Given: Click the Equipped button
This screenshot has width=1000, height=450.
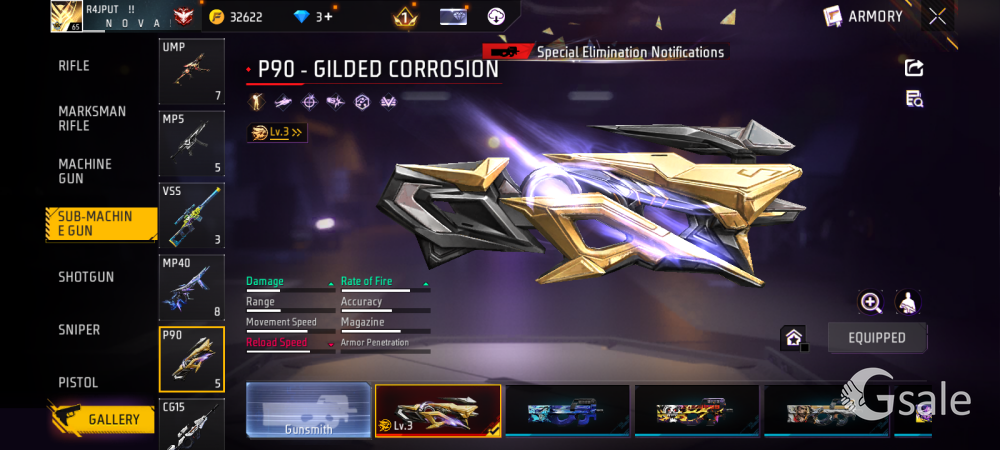Looking at the screenshot, I should pos(876,338).
